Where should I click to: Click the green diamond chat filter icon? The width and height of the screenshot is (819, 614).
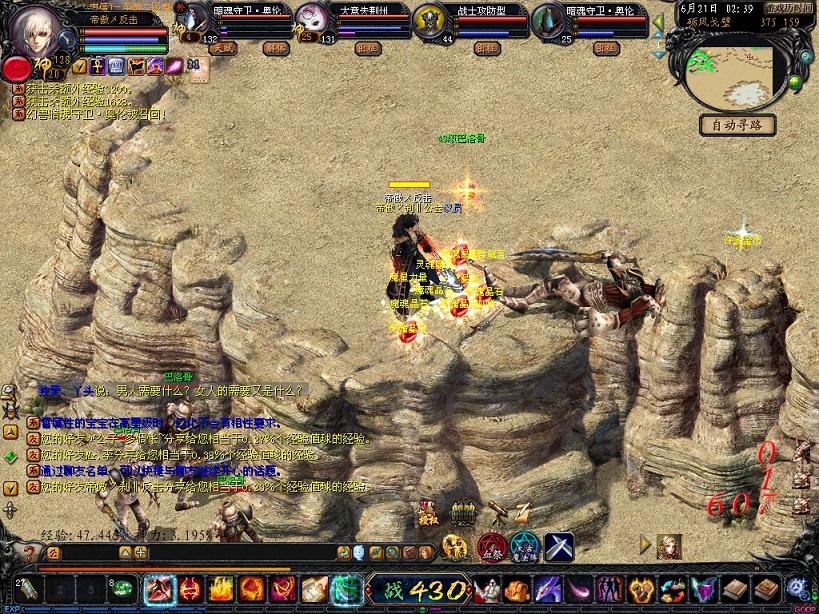(x=10, y=457)
